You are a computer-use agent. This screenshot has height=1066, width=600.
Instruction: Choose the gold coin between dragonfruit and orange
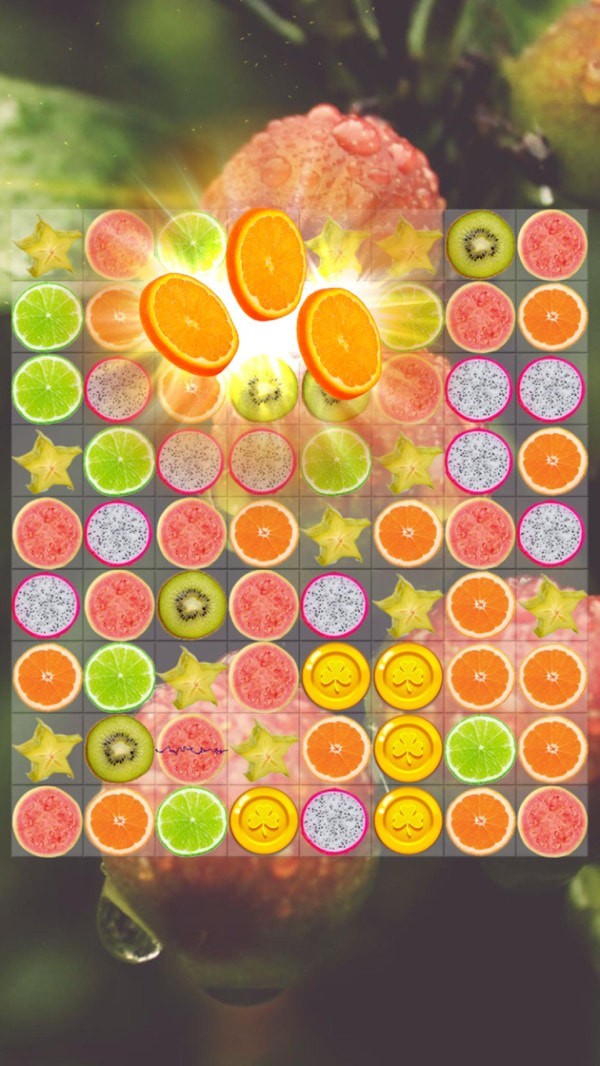pos(408,820)
